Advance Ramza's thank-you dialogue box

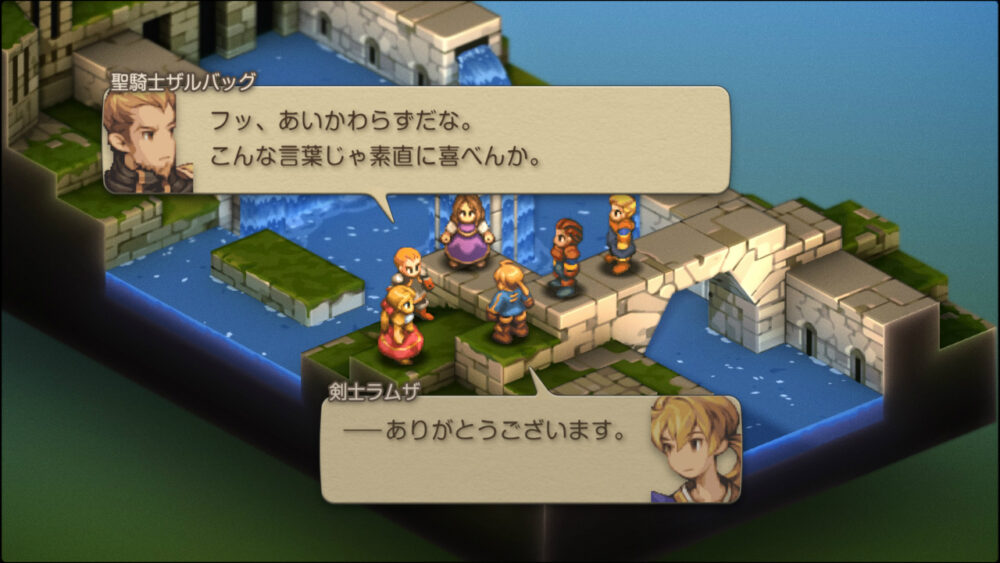[500, 448]
